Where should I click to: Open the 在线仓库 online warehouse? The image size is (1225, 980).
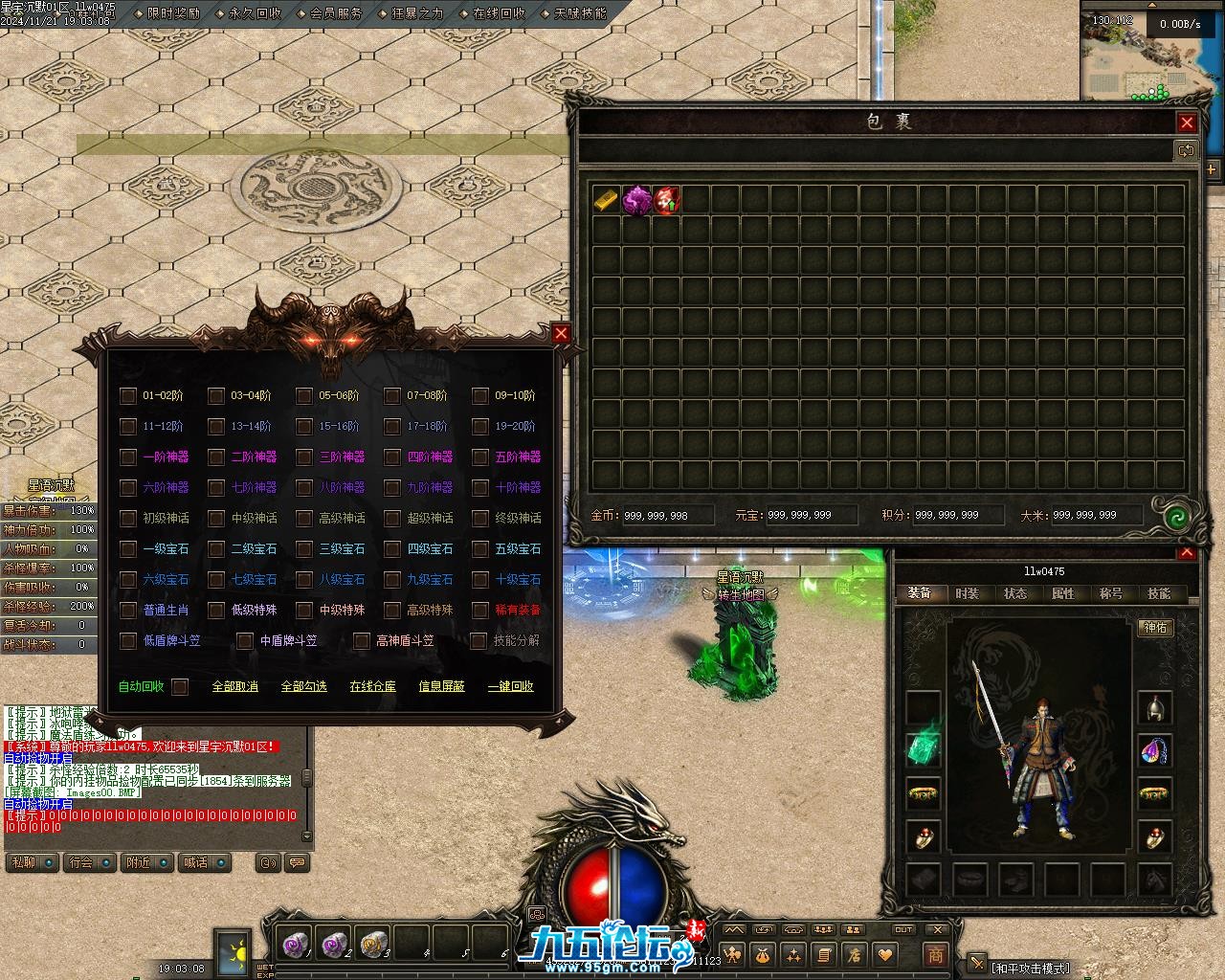tap(372, 686)
